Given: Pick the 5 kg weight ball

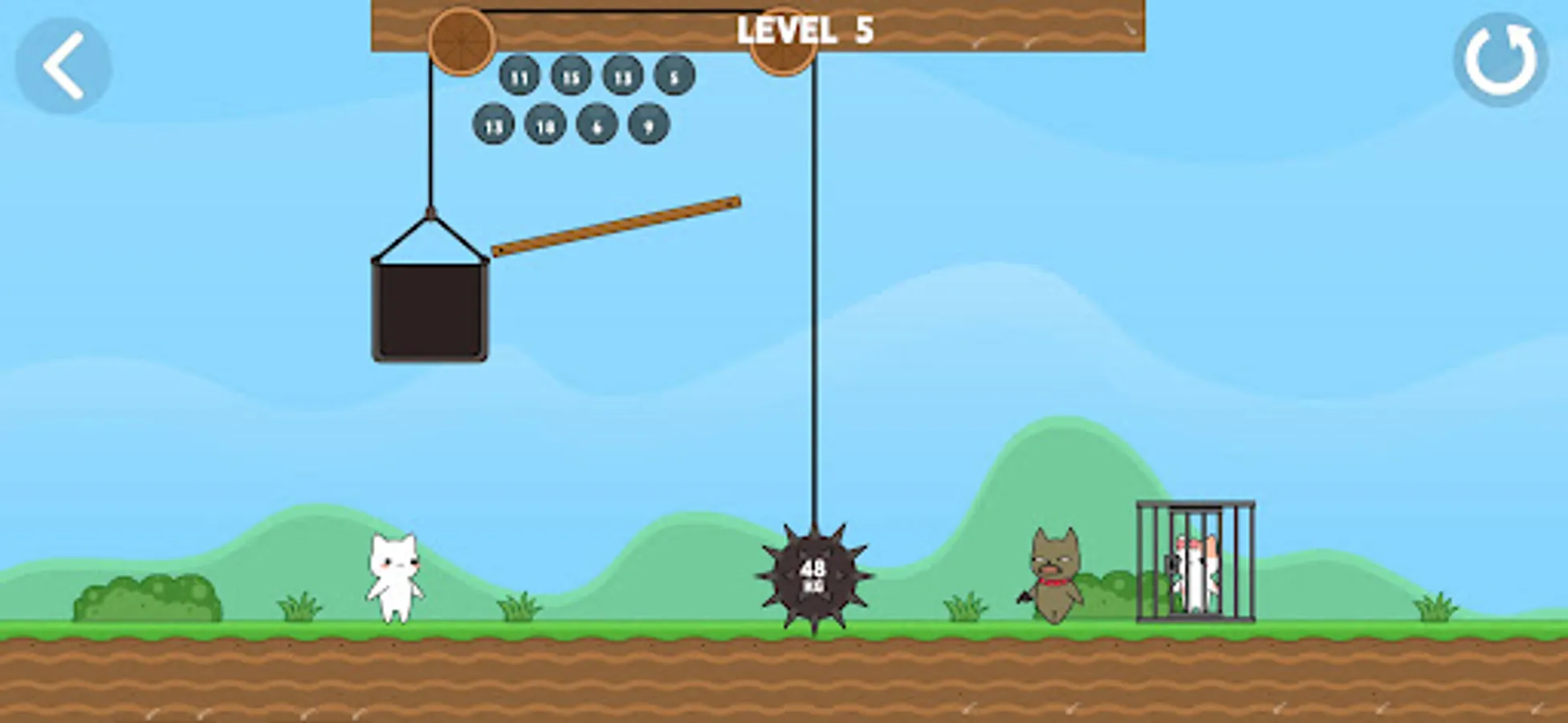Looking at the screenshot, I should tap(673, 78).
